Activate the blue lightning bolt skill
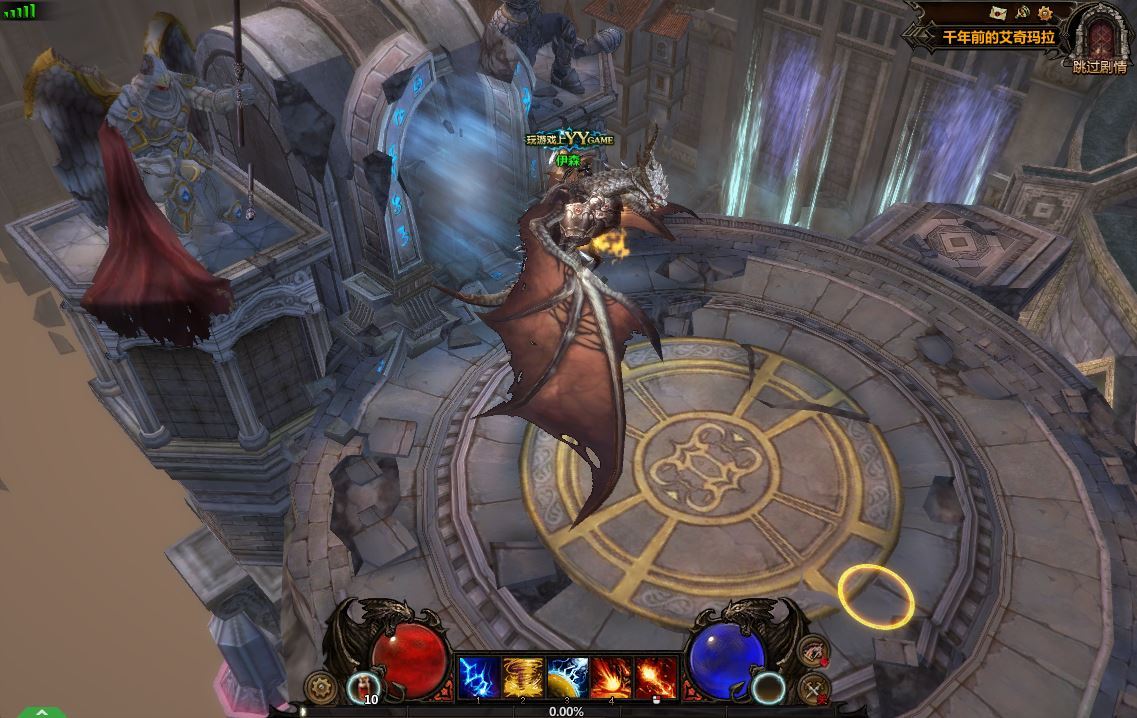The height and width of the screenshot is (718, 1137). click(x=477, y=677)
